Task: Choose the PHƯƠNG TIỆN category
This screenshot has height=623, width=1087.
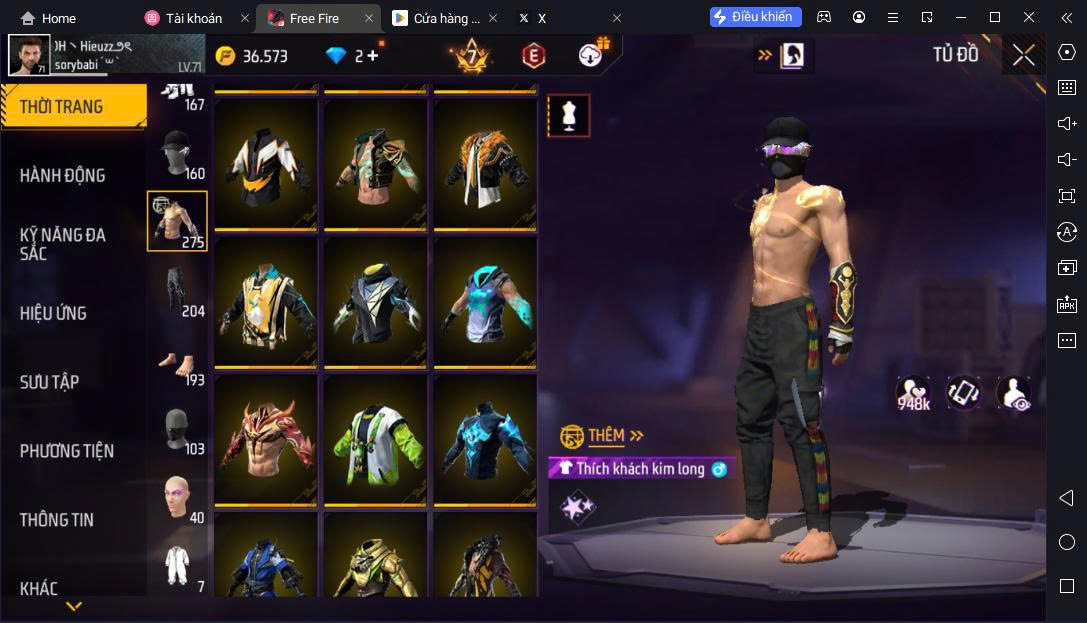Action: (67, 451)
